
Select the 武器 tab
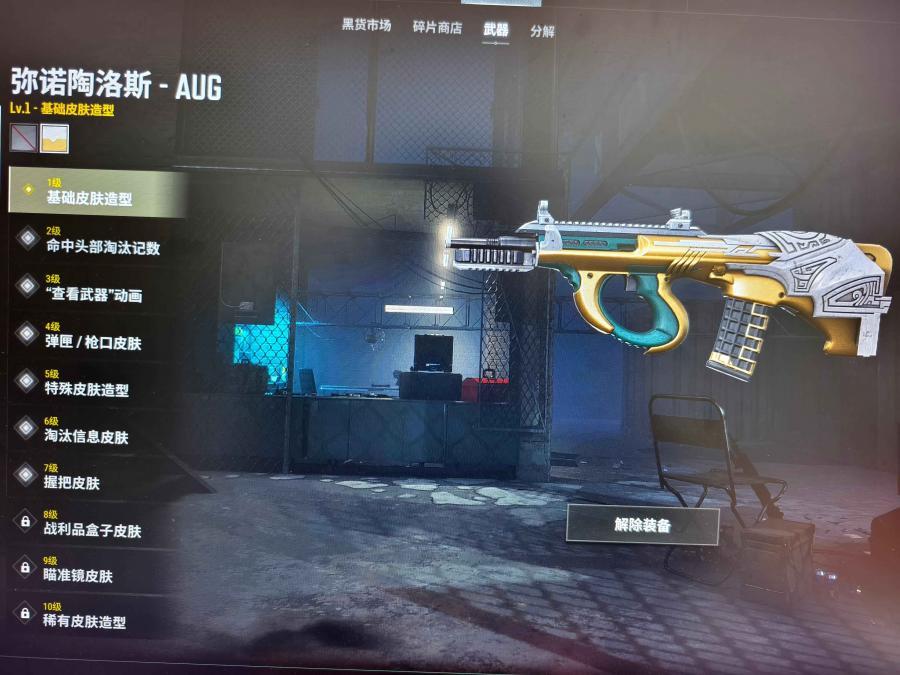point(495,30)
